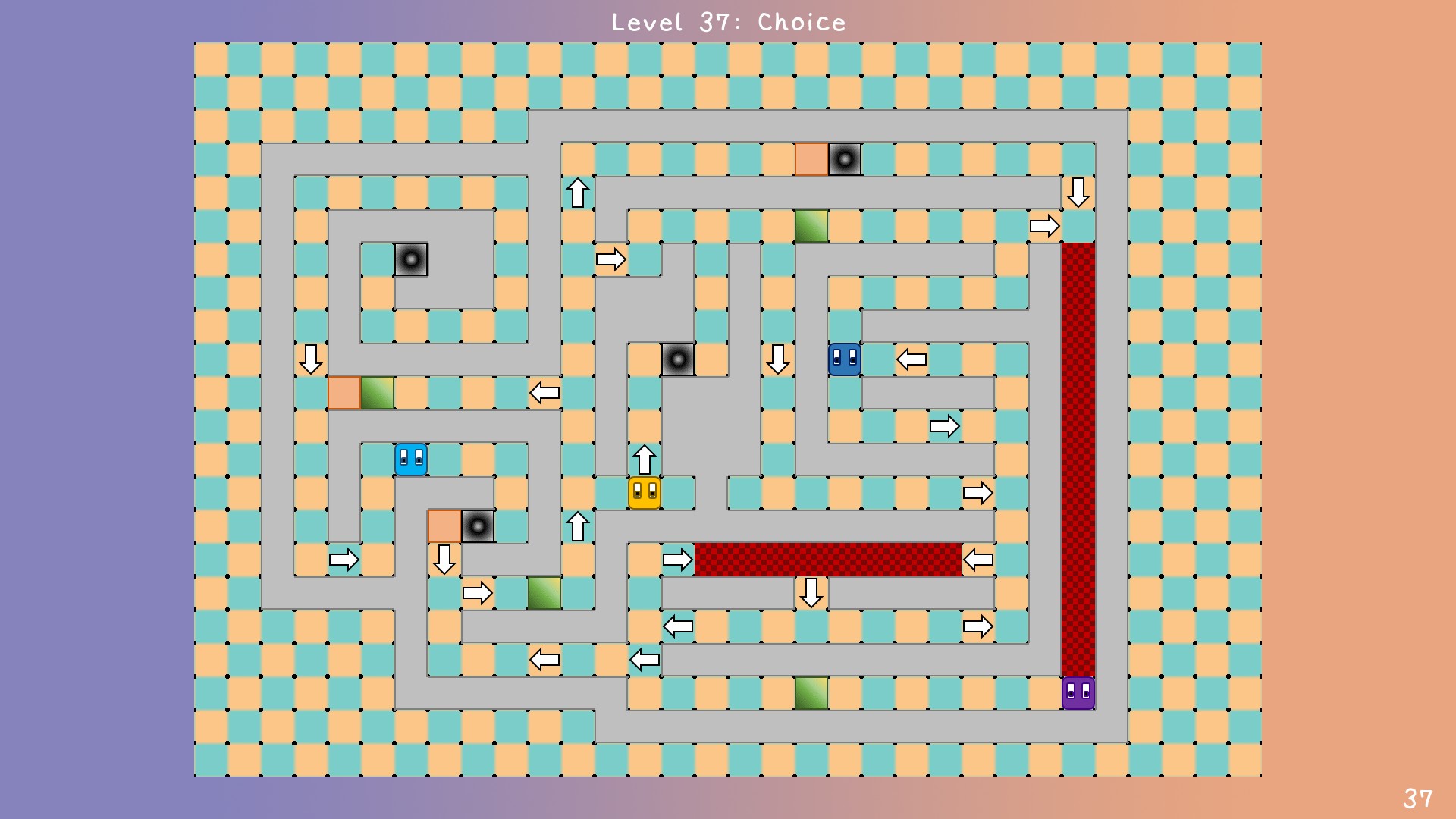Select the dark blue blob near the red wall
The height and width of the screenshot is (819, 1456).
tap(844, 359)
